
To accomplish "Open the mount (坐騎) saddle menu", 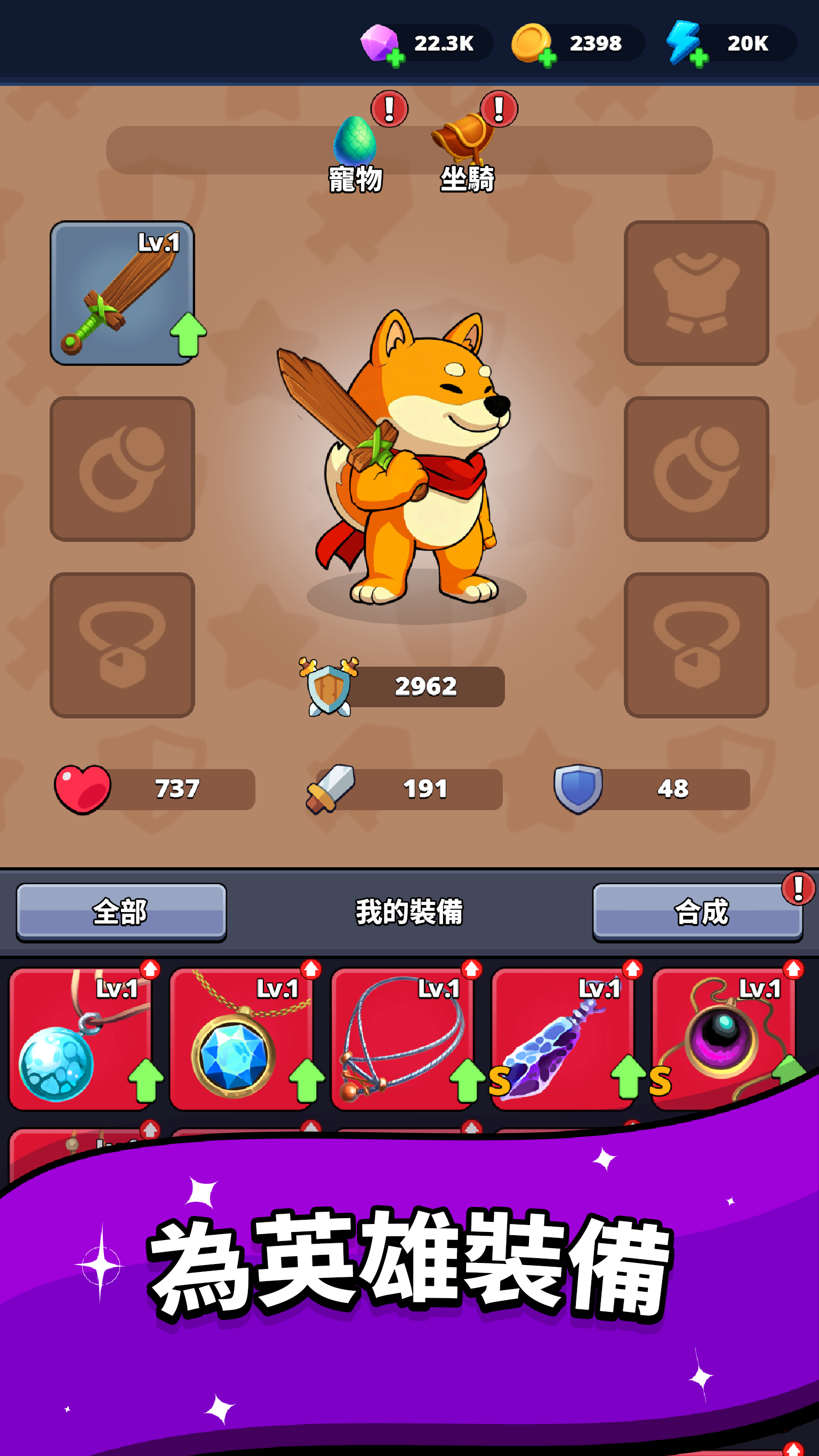I will tap(464, 143).
